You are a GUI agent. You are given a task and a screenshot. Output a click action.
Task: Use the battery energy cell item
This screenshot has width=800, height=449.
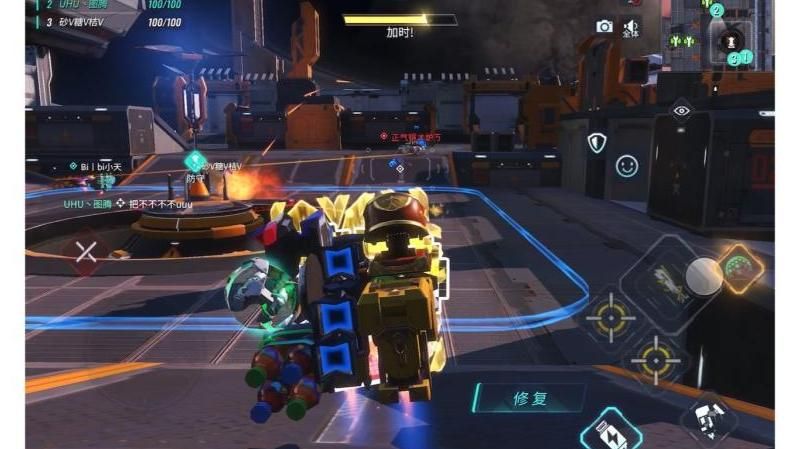coord(611,431)
